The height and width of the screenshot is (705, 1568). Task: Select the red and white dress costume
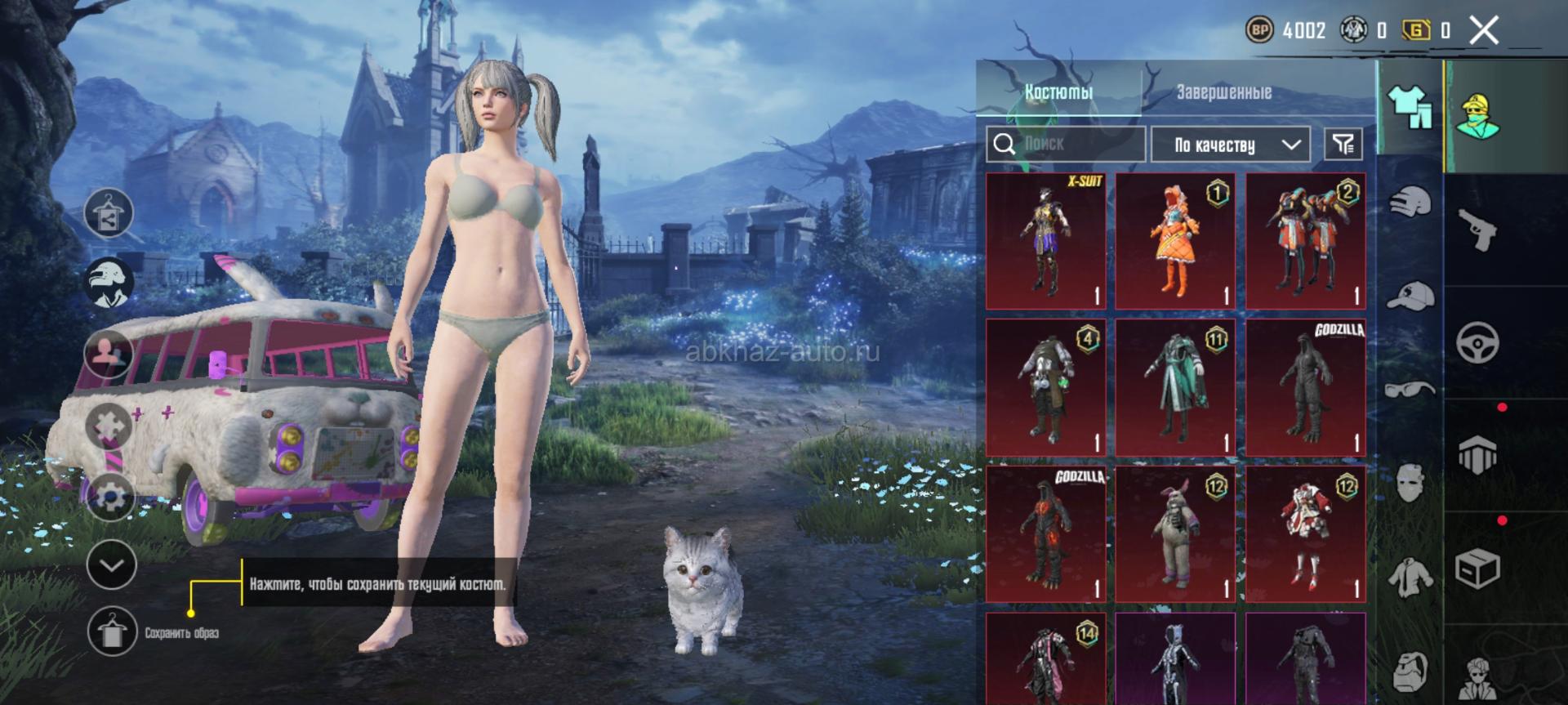[x=1305, y=534]
